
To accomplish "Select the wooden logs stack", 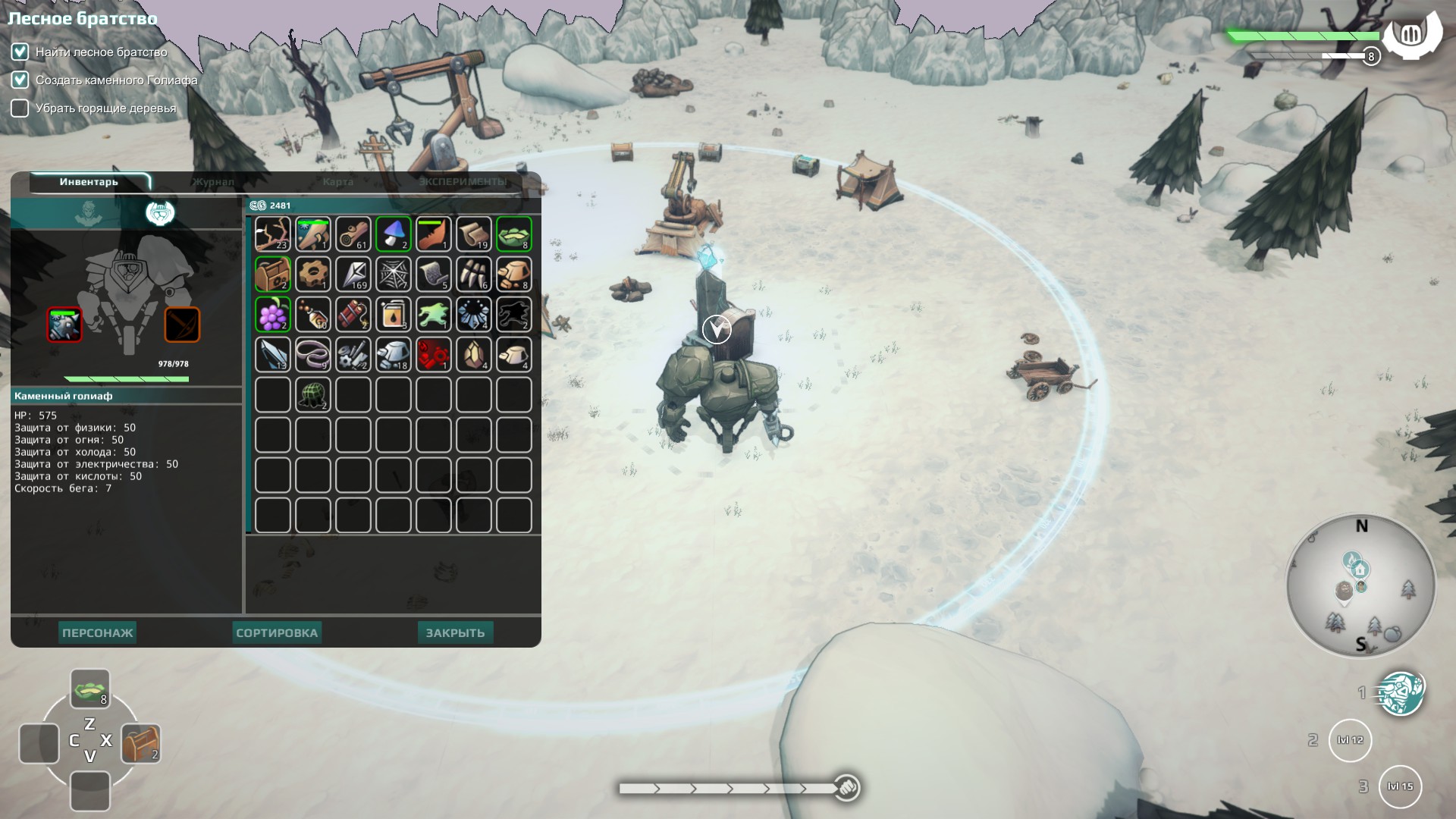I will 353,234.
